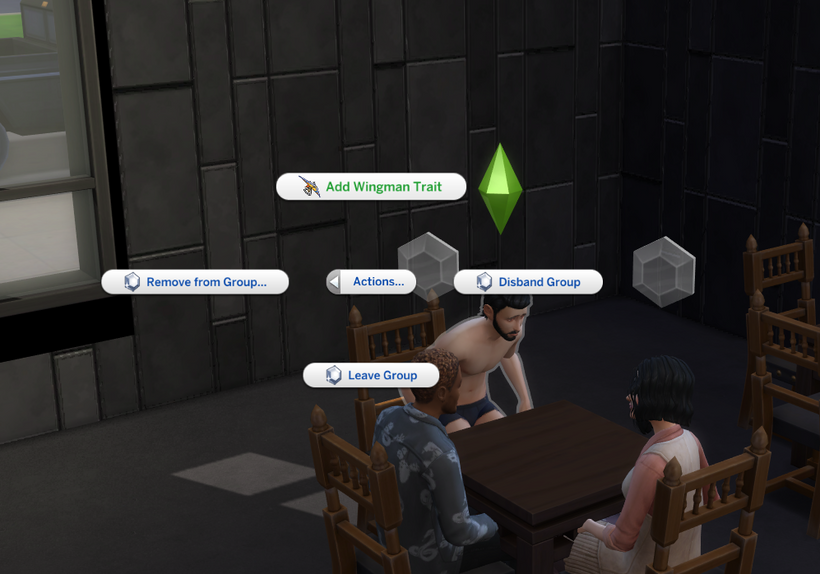Select Leave Group option
Screen dimensions: 820x574
coord(372,375)
